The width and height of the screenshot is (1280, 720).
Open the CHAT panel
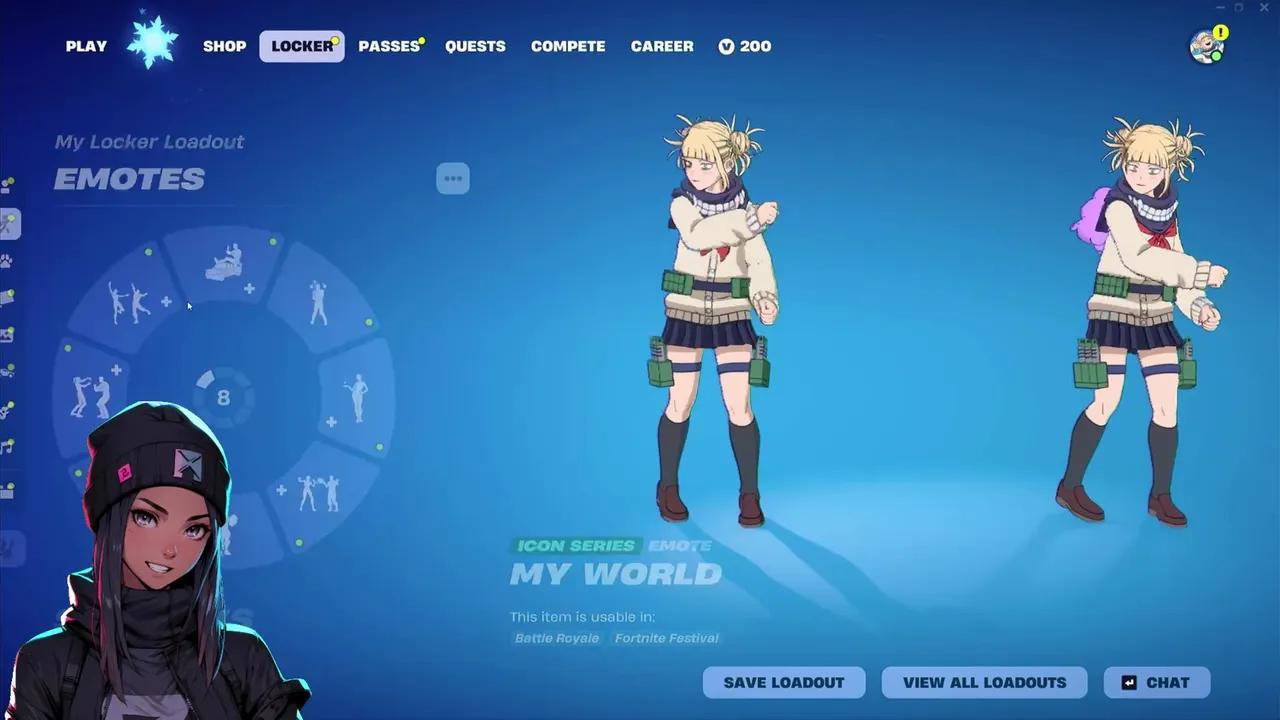pos(1155,682)
